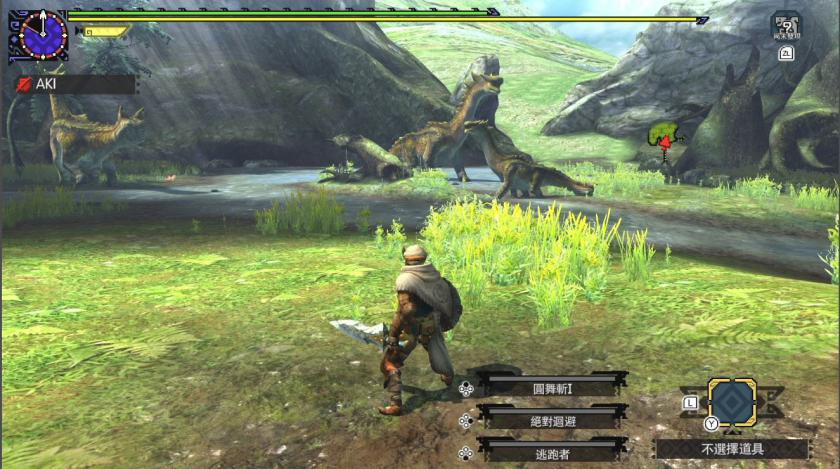This screenshot has width=840, height=469.
Task: Open the unknown monster target icon
Action: tap(785, 26)
